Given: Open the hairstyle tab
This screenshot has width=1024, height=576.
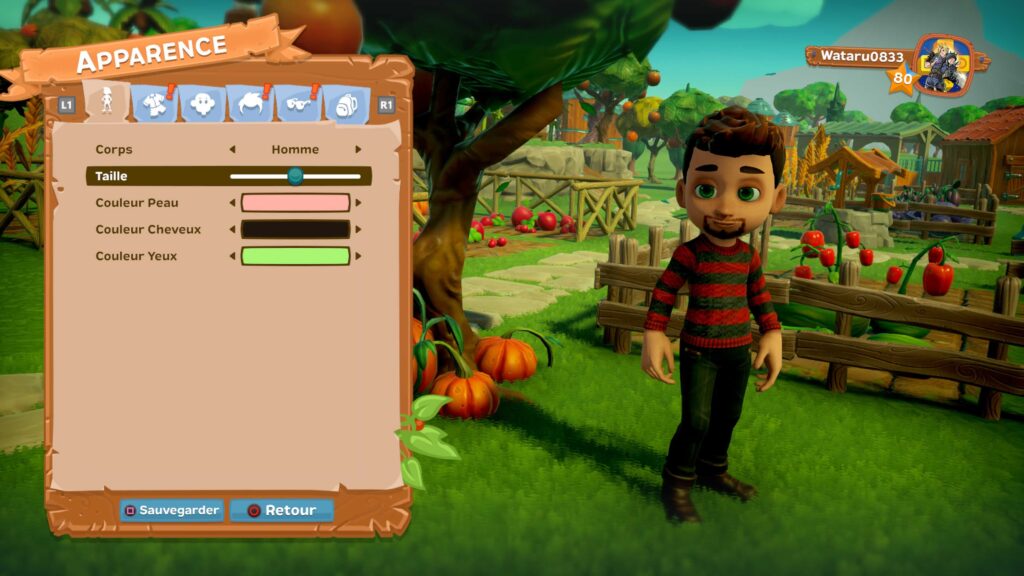Looking at the screenshot, I should pyautogui.click(x=249, y=103).
